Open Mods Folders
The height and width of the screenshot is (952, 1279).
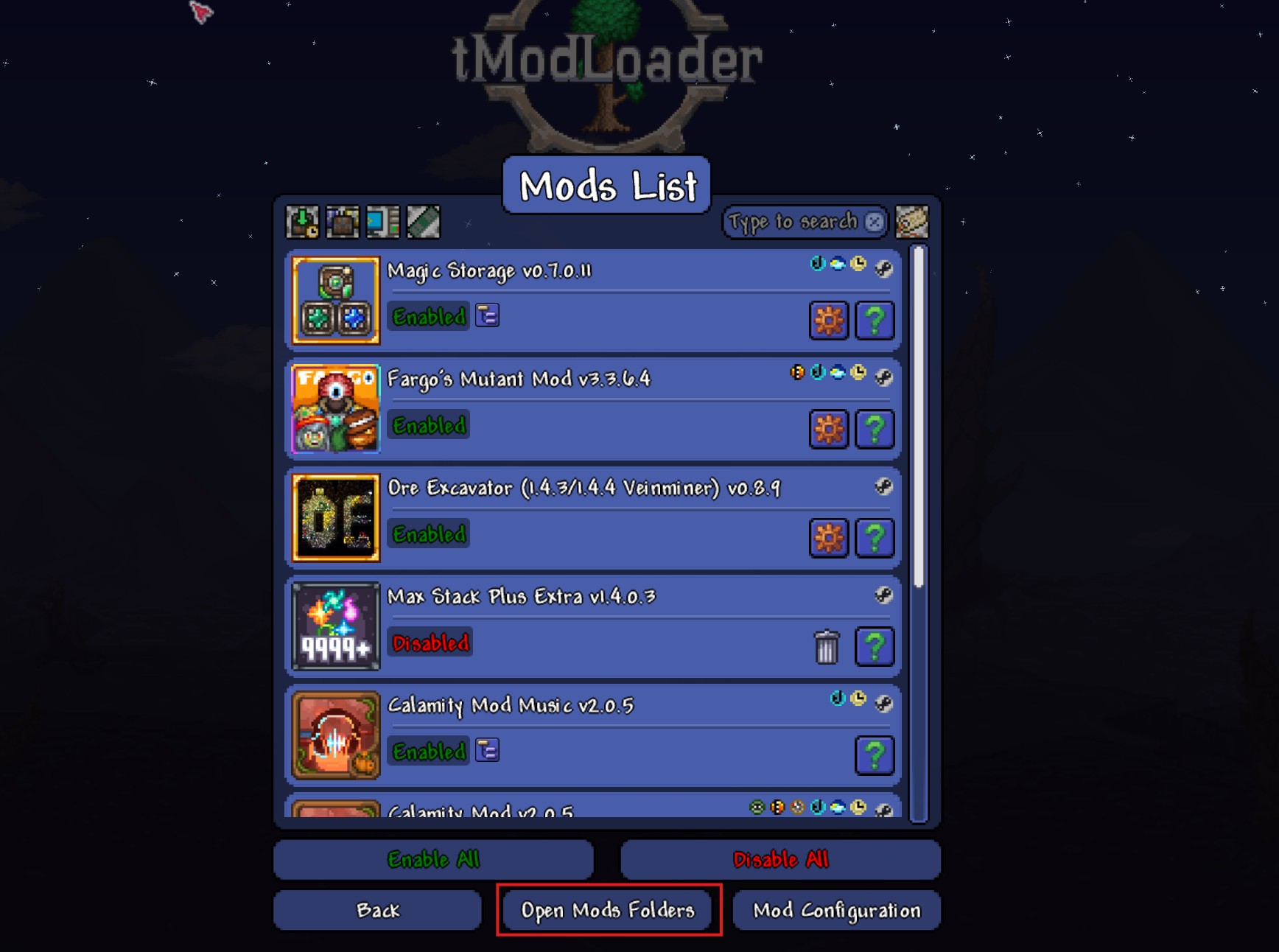coord(607,910)
